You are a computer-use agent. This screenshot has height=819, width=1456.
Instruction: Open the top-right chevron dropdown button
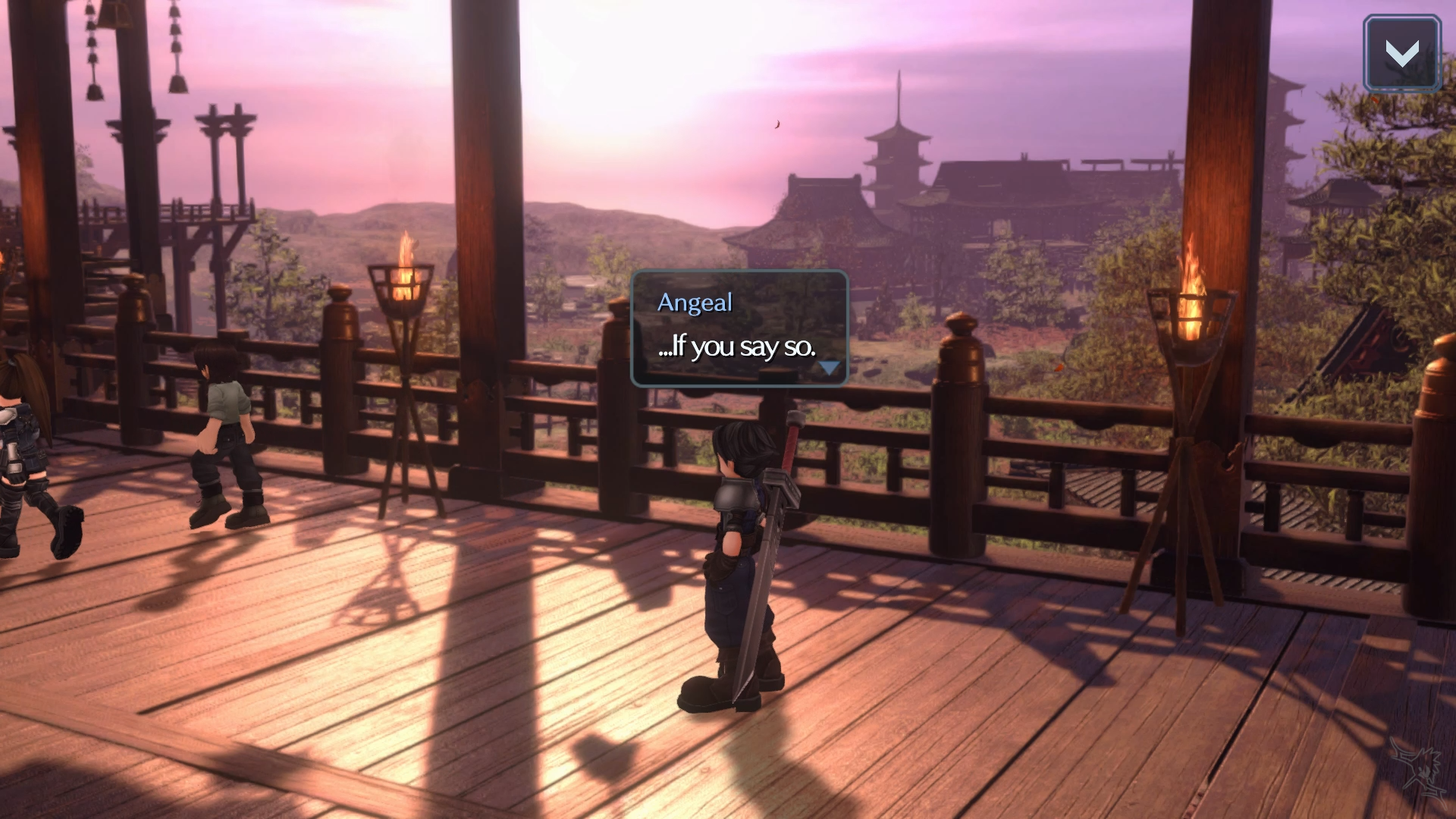point(1401,54)
